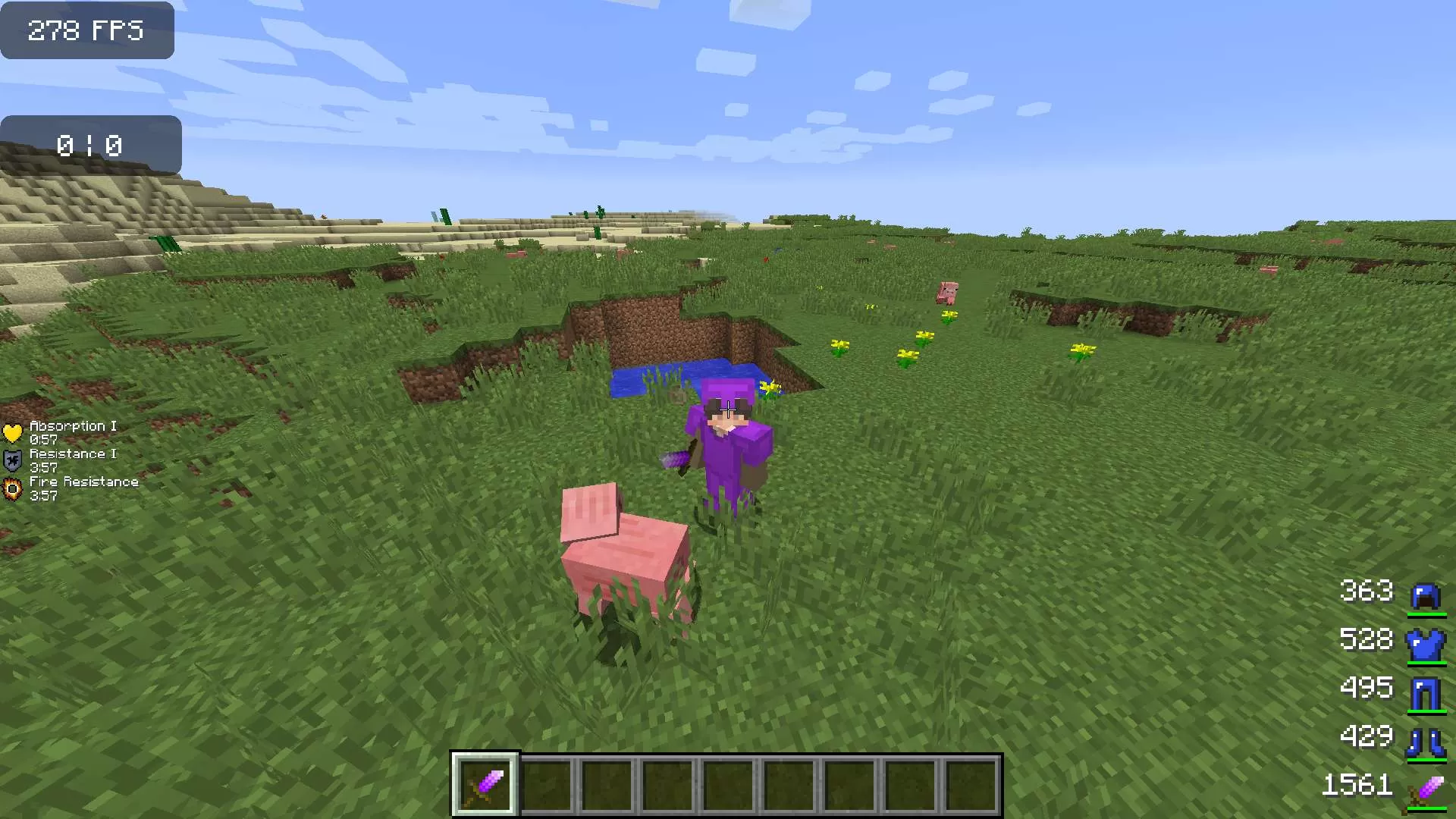Image resolution: width=1456 pixels, height=819 pixels.
Task: Select the second hotbar slot
Action: pyautogui.click(x=544, y=783)
